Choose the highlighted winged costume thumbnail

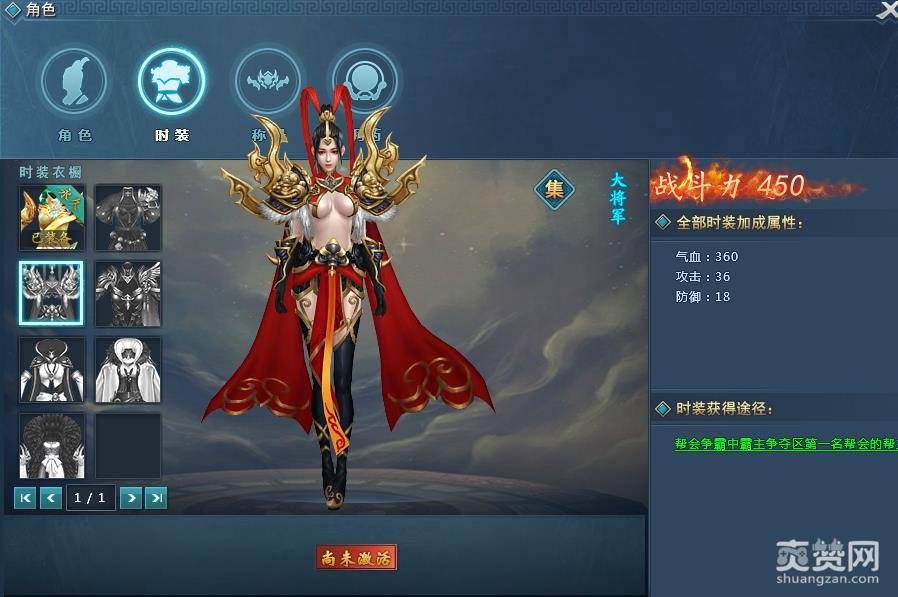[51, 293]
